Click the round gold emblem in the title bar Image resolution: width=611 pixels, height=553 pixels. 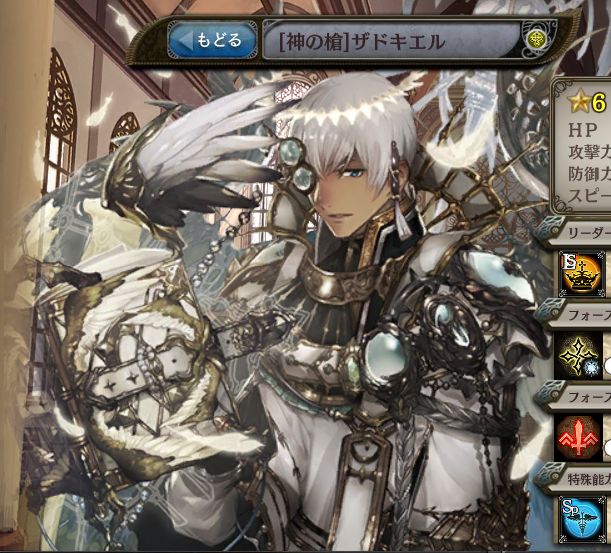pyautogui.click(x=537, y=42)
